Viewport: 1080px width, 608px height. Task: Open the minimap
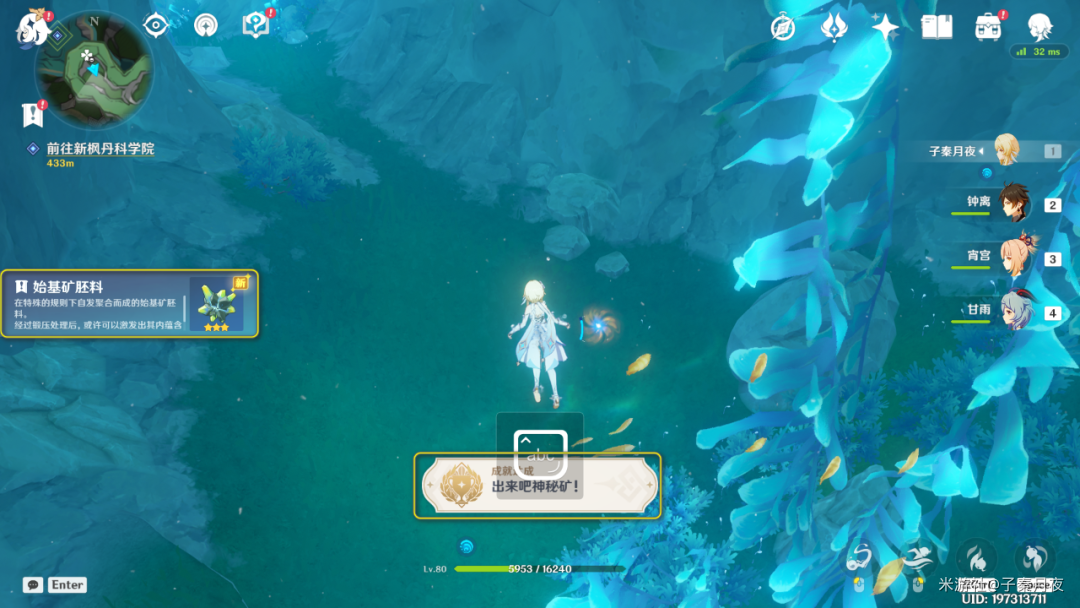(x=94, y=70)
